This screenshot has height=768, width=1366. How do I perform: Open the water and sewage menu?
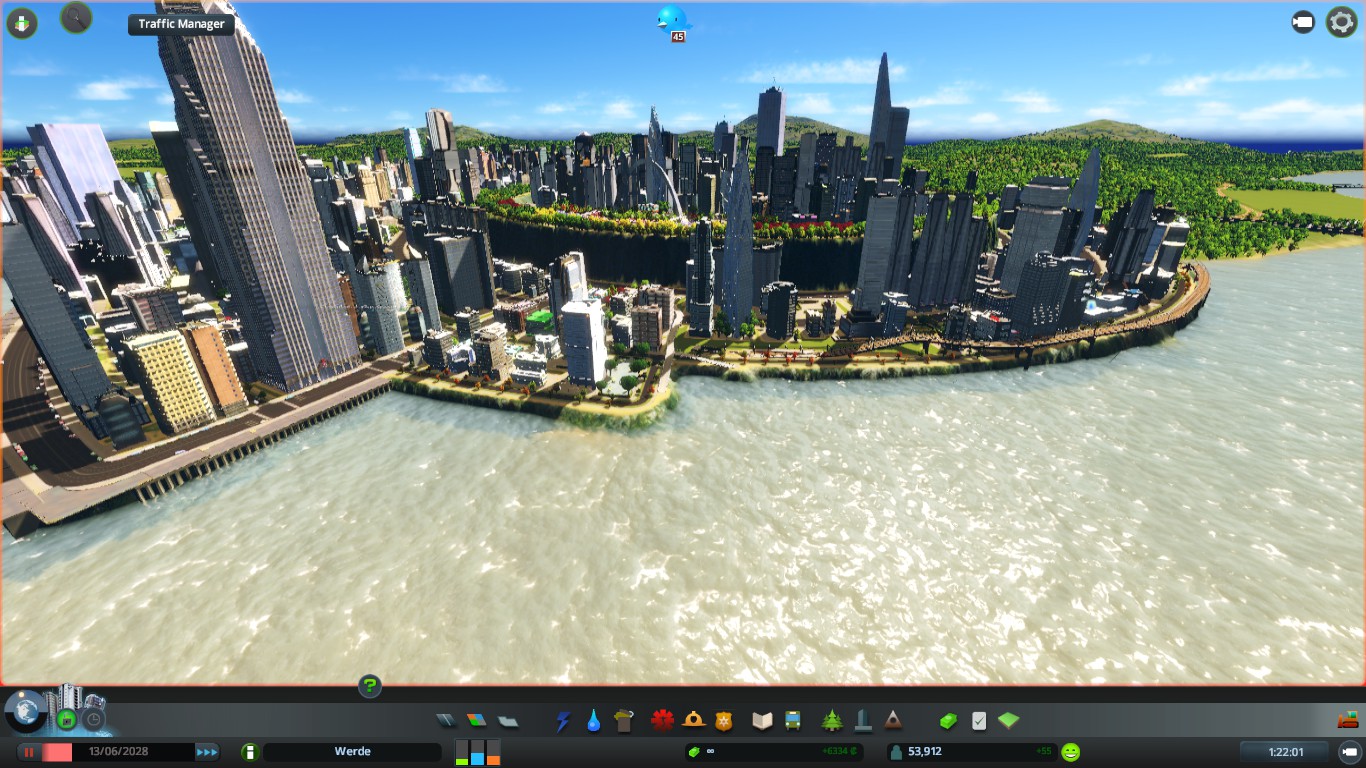(x=594, y=720)
